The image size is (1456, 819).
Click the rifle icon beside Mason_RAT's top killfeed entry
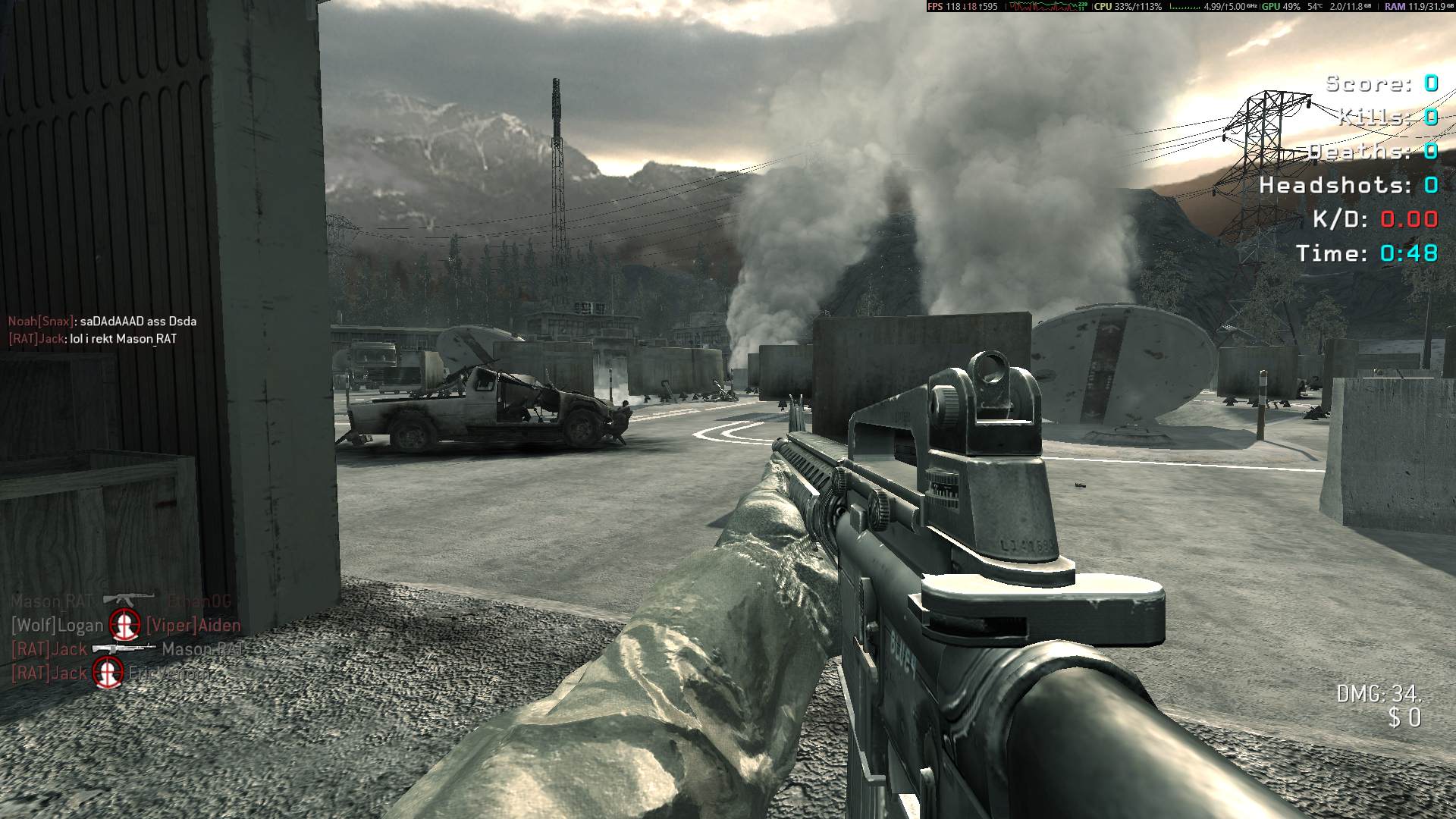tap(127, 599)
